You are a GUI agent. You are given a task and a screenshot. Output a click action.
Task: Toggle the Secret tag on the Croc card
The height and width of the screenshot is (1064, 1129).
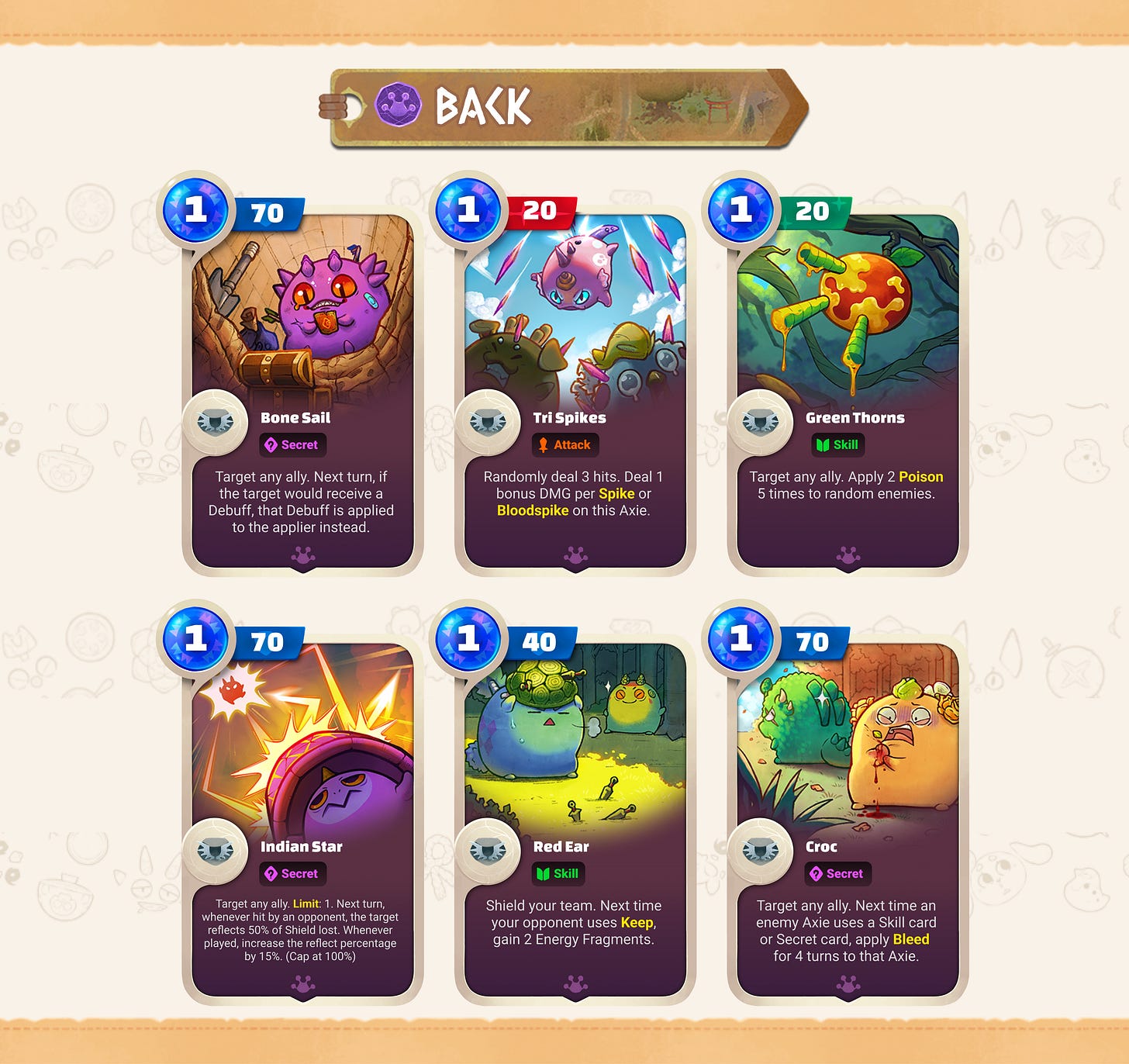(839, 874)
